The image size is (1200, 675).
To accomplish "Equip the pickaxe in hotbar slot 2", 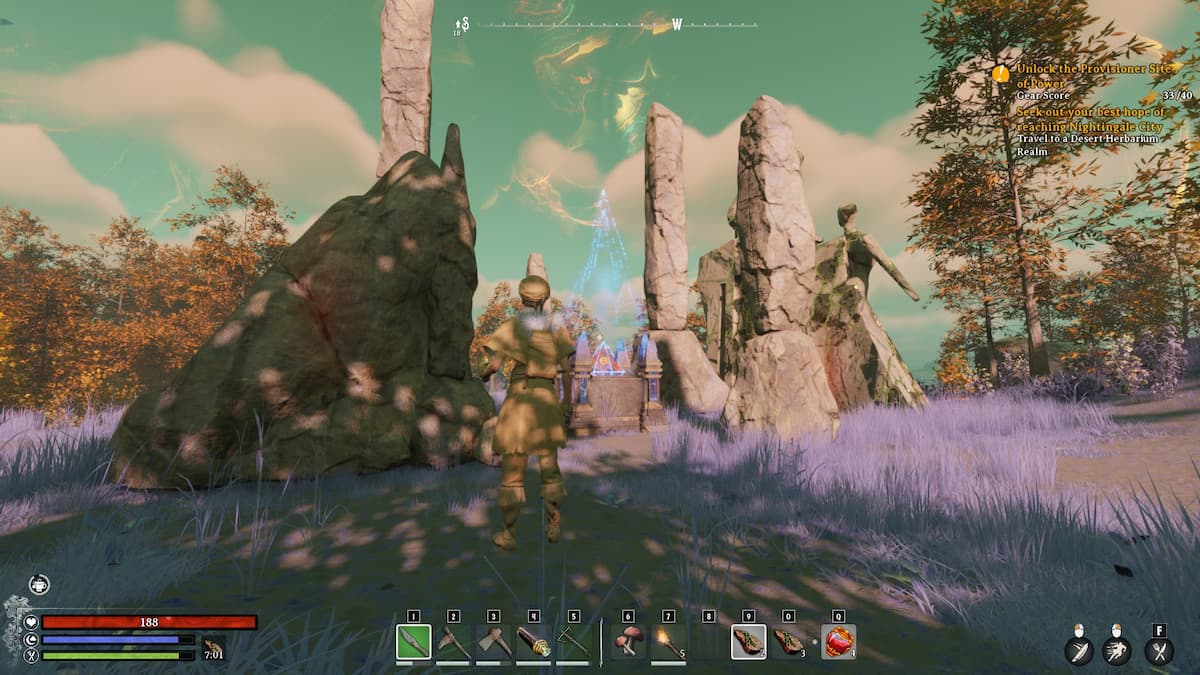I will [453, 642].
